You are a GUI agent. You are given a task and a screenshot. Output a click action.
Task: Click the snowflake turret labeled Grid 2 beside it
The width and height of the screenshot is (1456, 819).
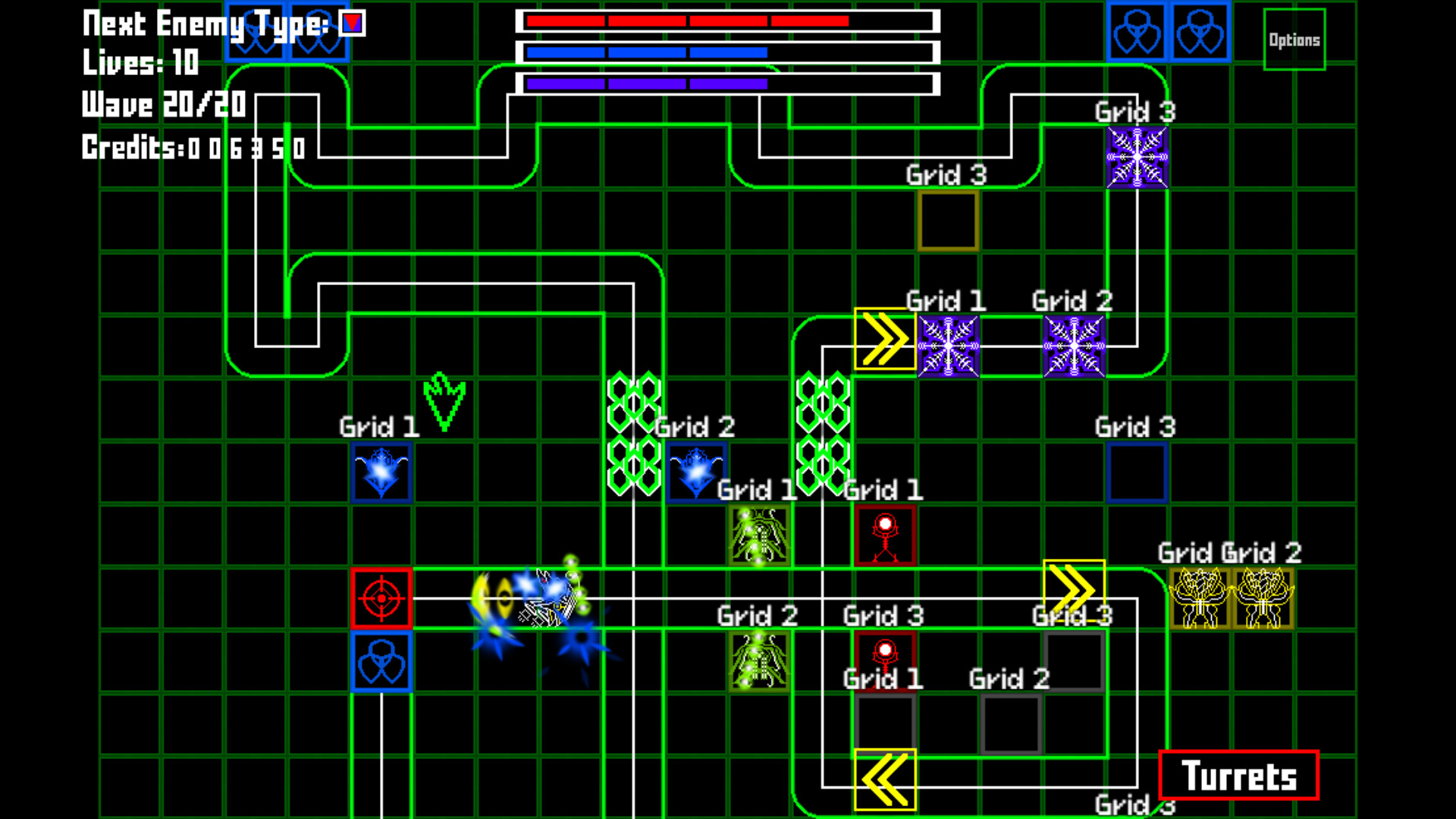(1073, 346)
